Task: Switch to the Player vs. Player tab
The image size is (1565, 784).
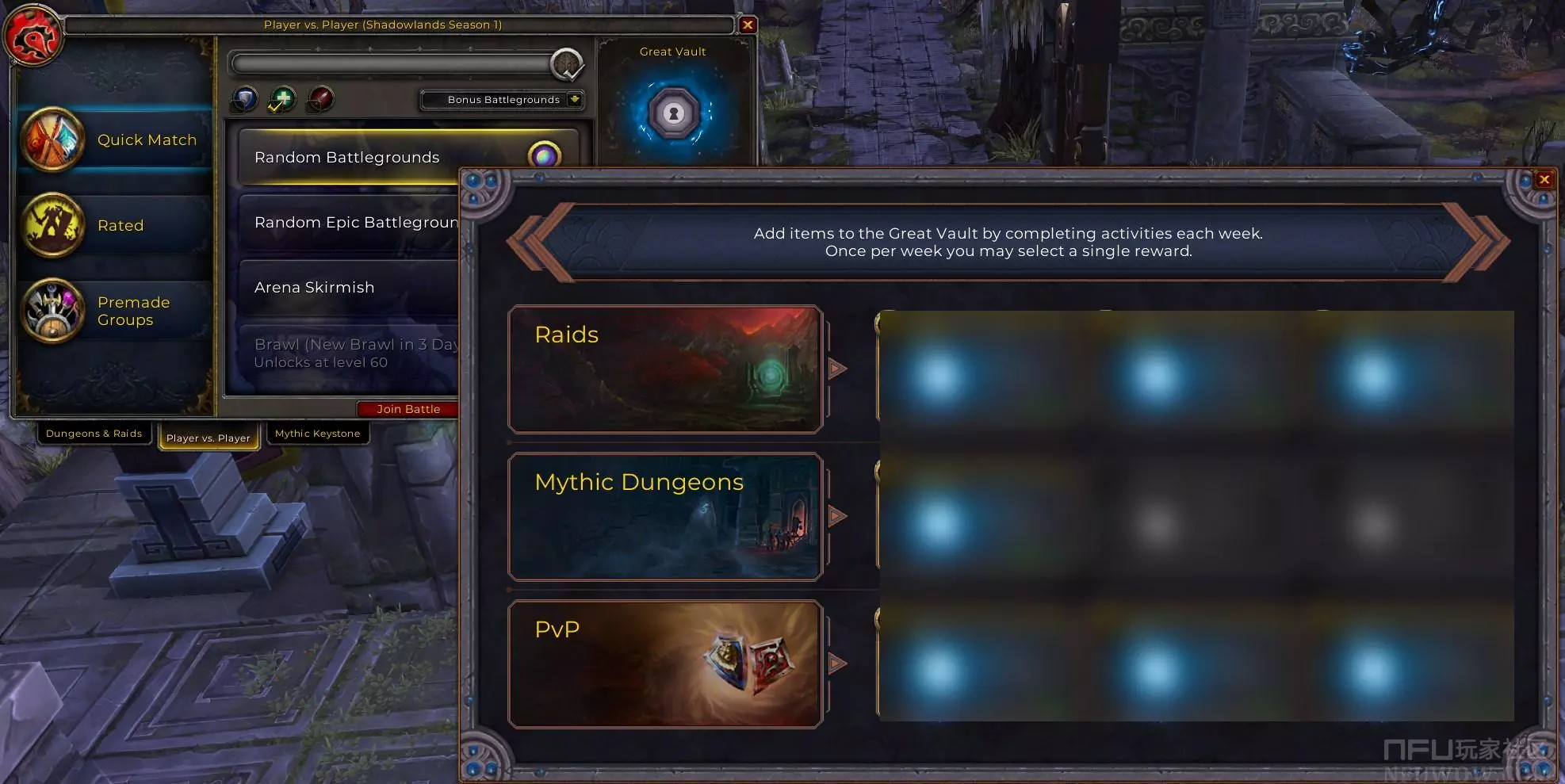Action: click(x=209, y=438)
